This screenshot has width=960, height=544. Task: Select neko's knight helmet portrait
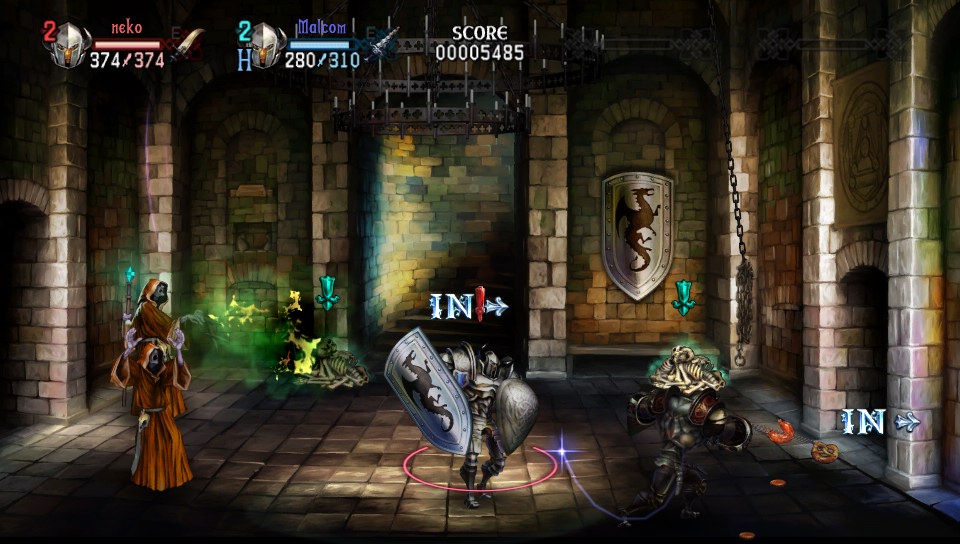click(71, 46)
